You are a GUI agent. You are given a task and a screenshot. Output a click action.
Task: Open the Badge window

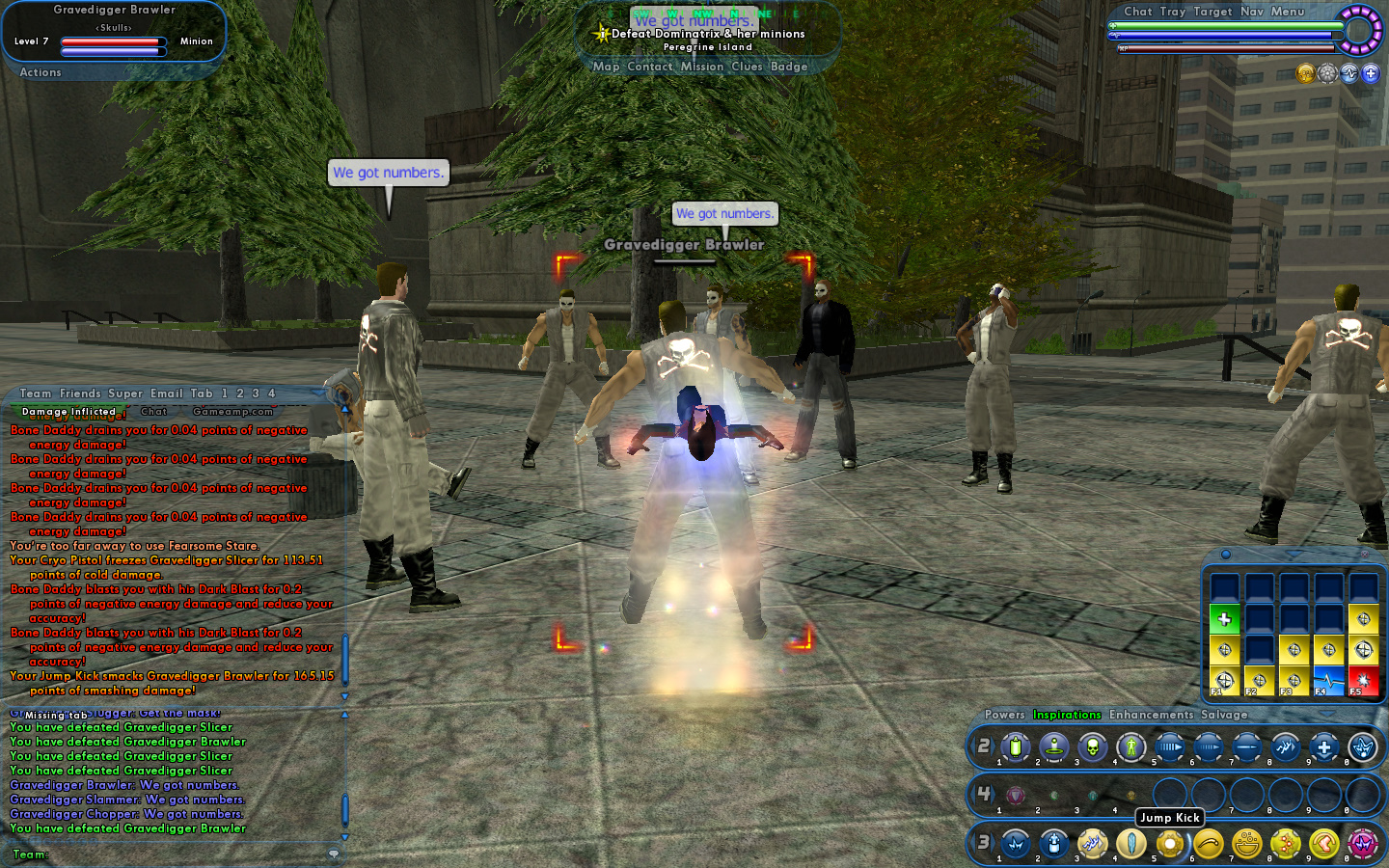(788, 67)
